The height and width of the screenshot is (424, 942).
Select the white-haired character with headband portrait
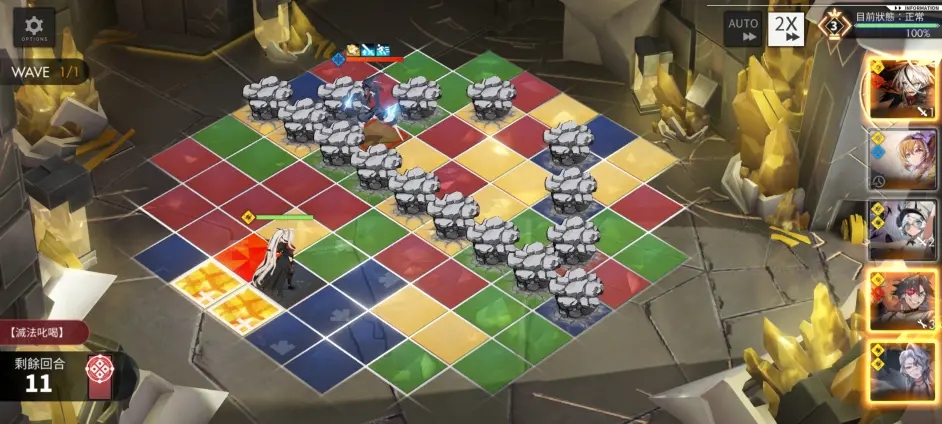[903, 229]
